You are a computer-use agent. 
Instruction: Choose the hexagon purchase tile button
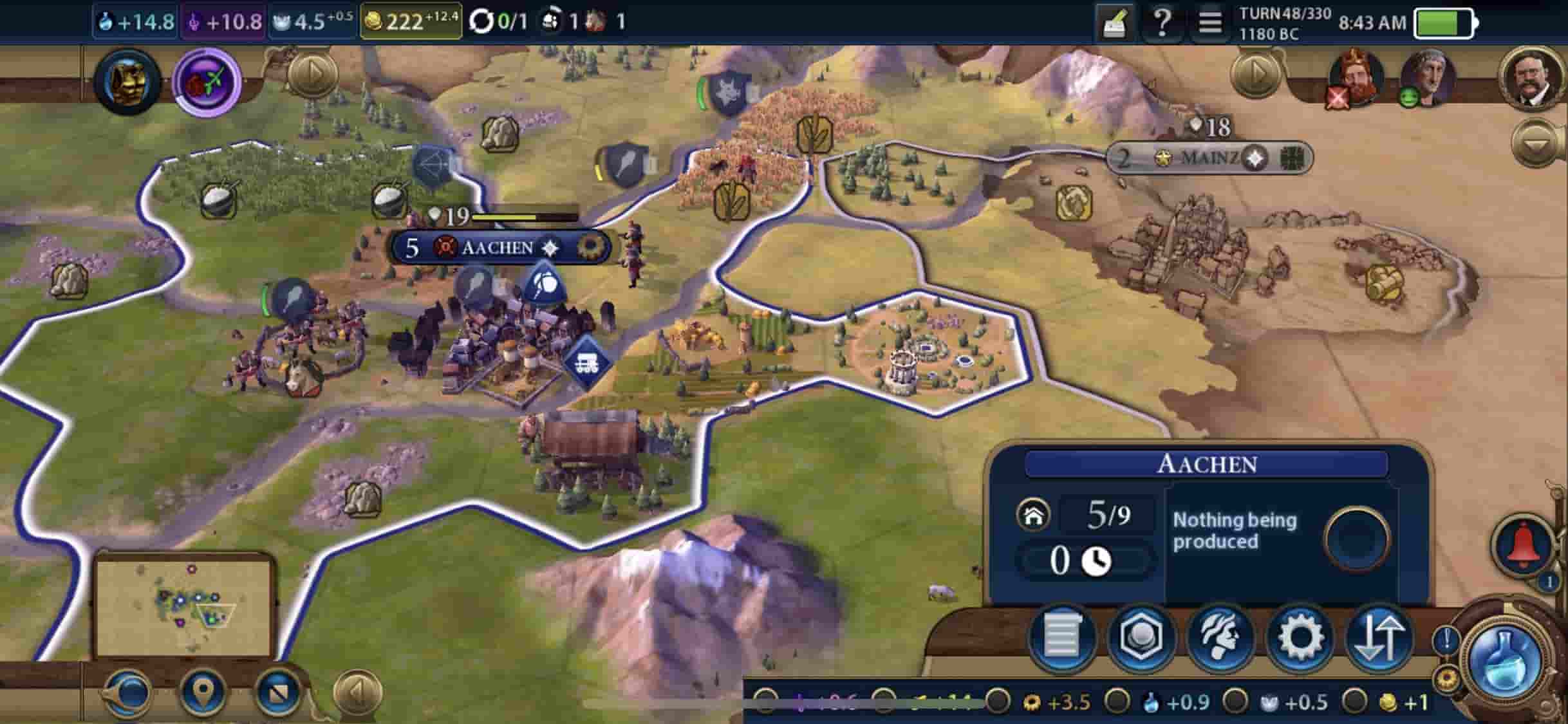click(x=1141, y=637)
